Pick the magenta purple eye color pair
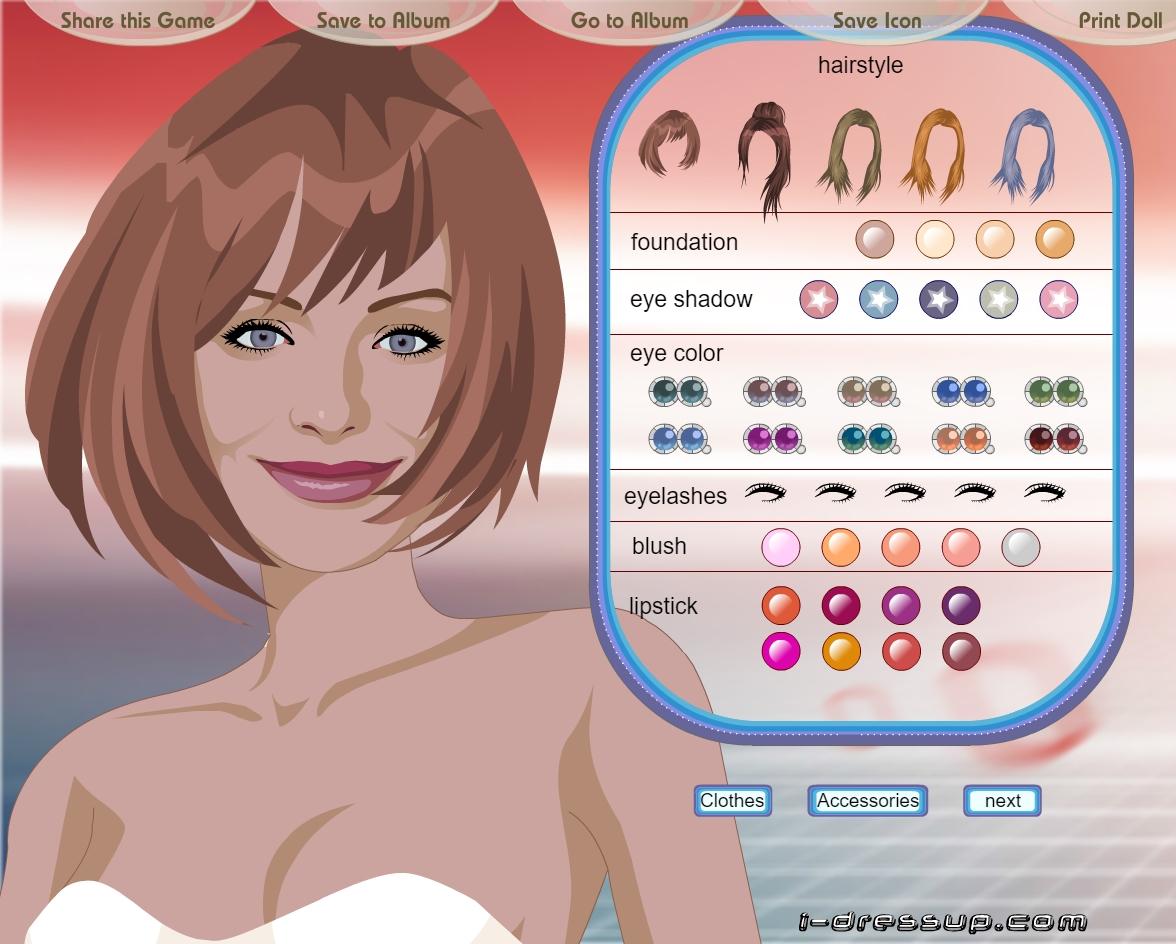1176x944 pixels. (773, 438)
